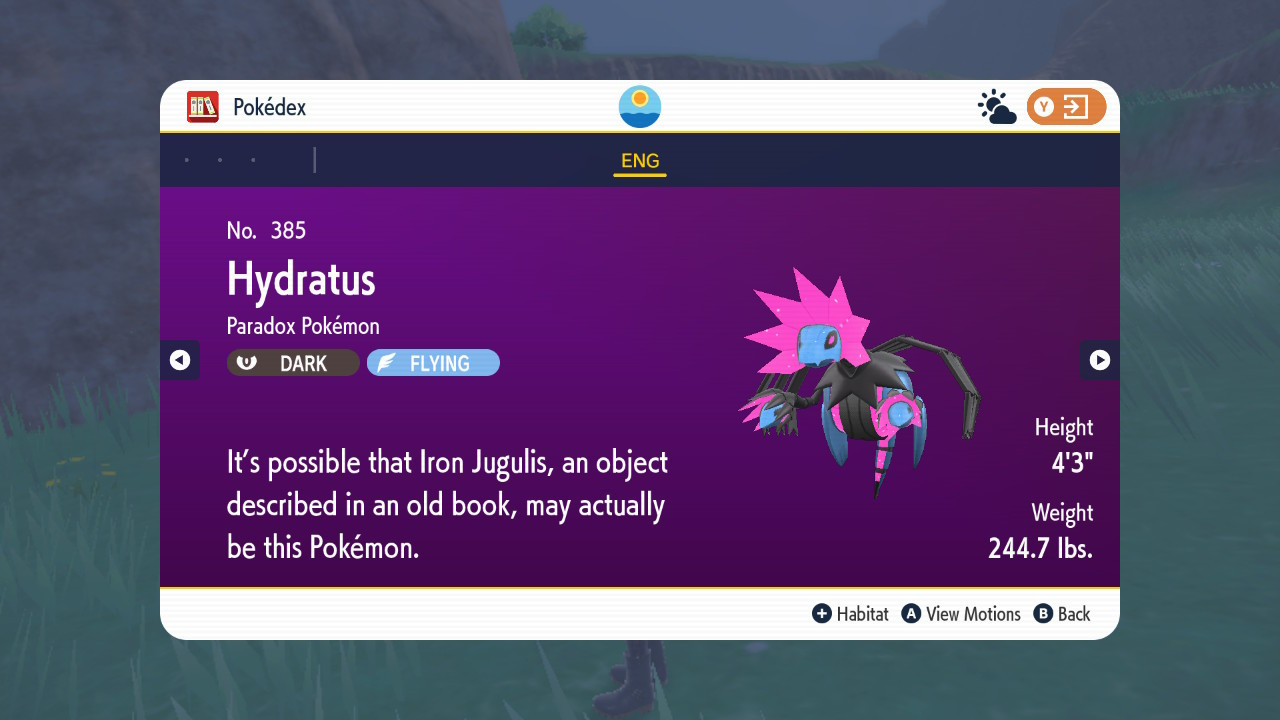Click the red Pokédex book icon
1280x720 pixels.
201,106
